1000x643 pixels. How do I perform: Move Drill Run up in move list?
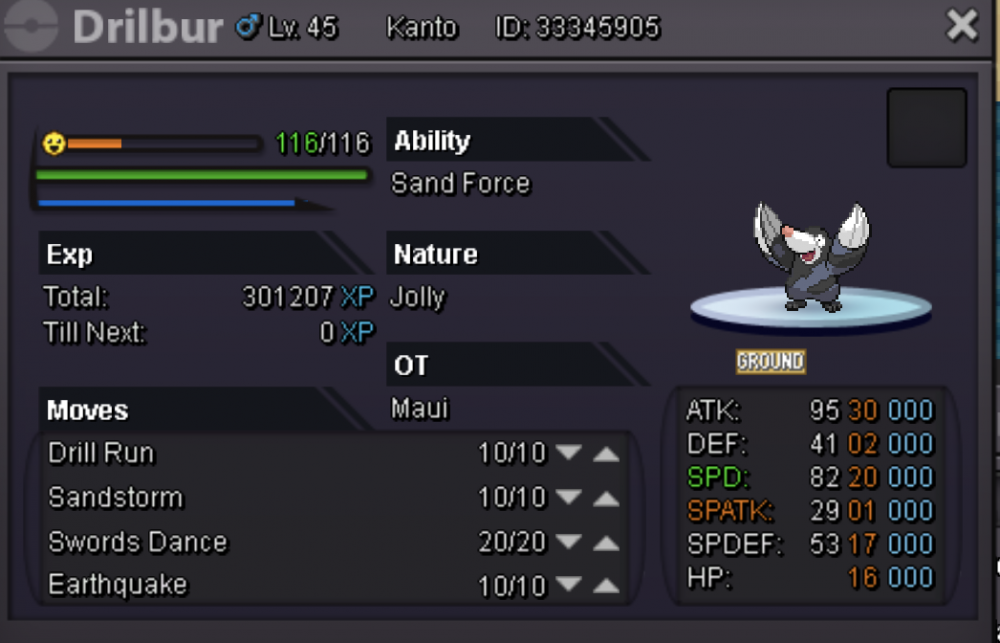606,454
